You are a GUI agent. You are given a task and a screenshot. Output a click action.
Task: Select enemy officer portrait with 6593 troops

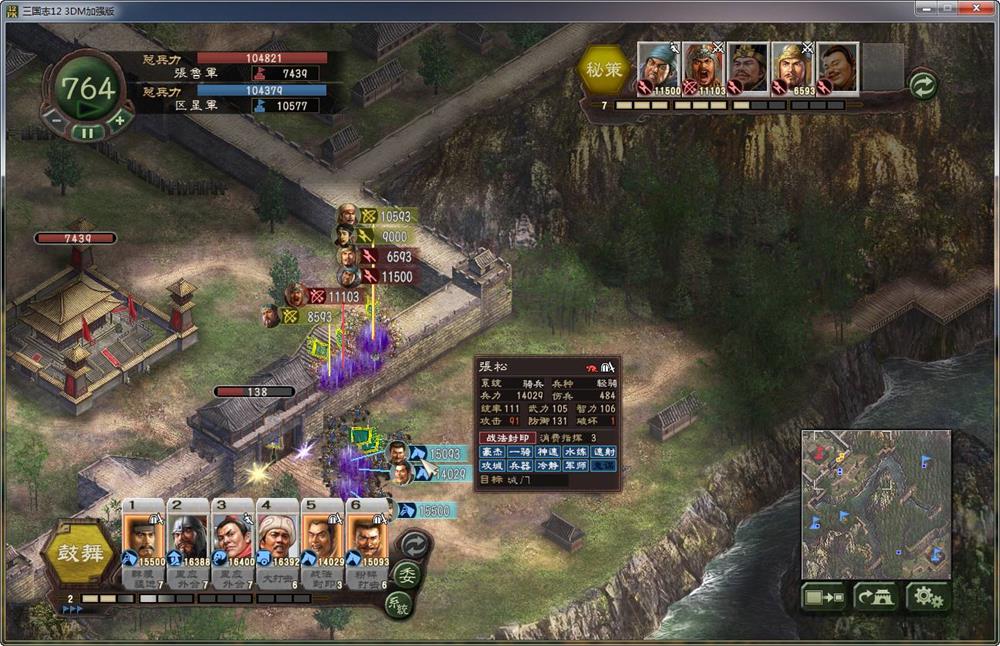(792, 68)
